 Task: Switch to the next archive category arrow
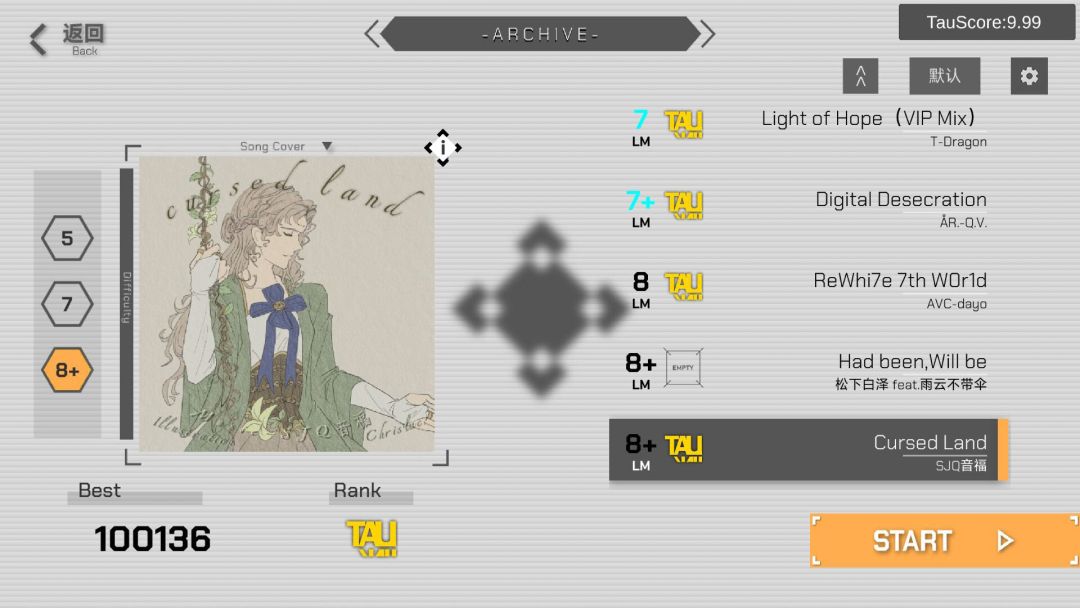click(708, 34)
